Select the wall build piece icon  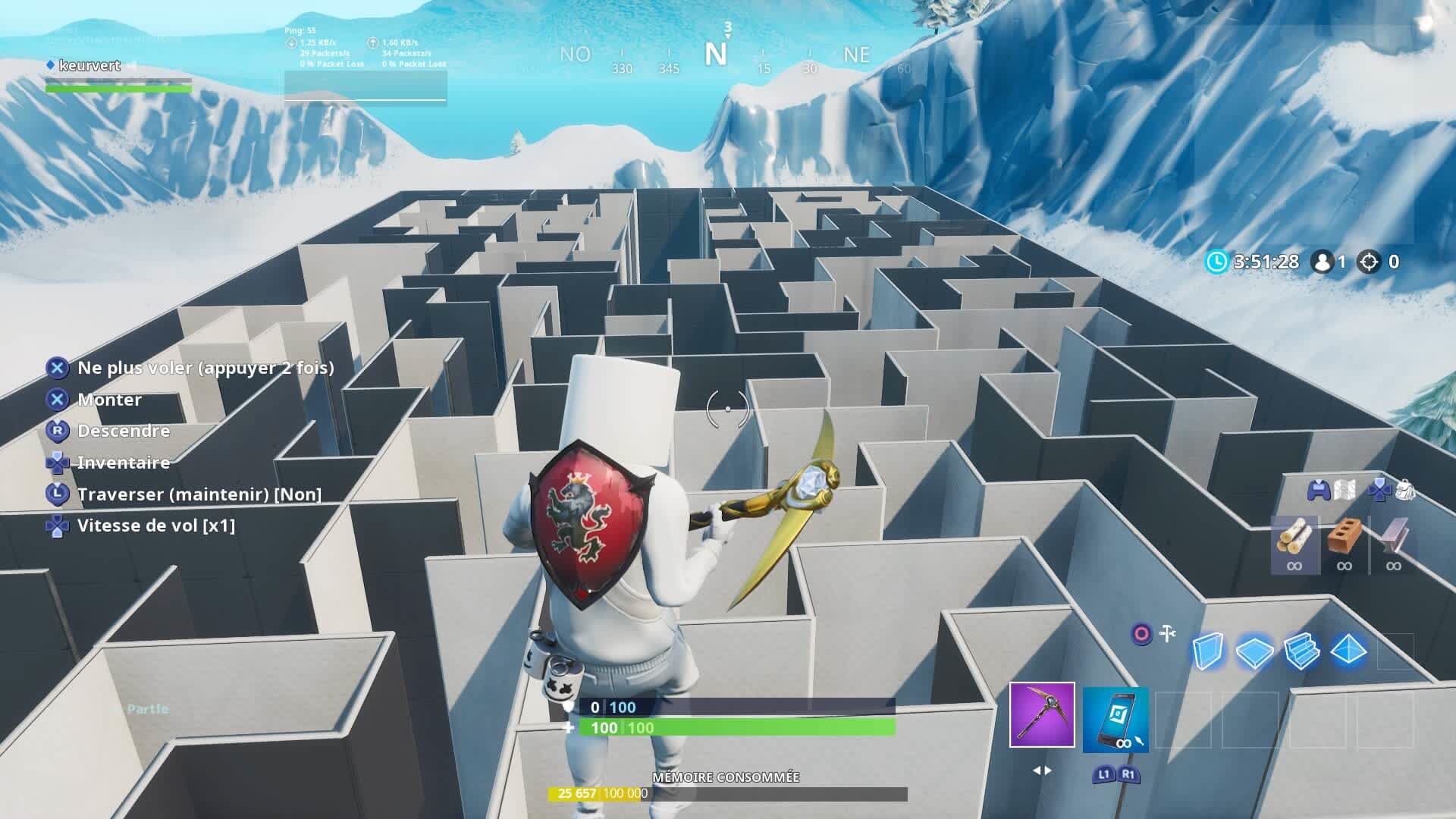click(x=1210, y=650)
